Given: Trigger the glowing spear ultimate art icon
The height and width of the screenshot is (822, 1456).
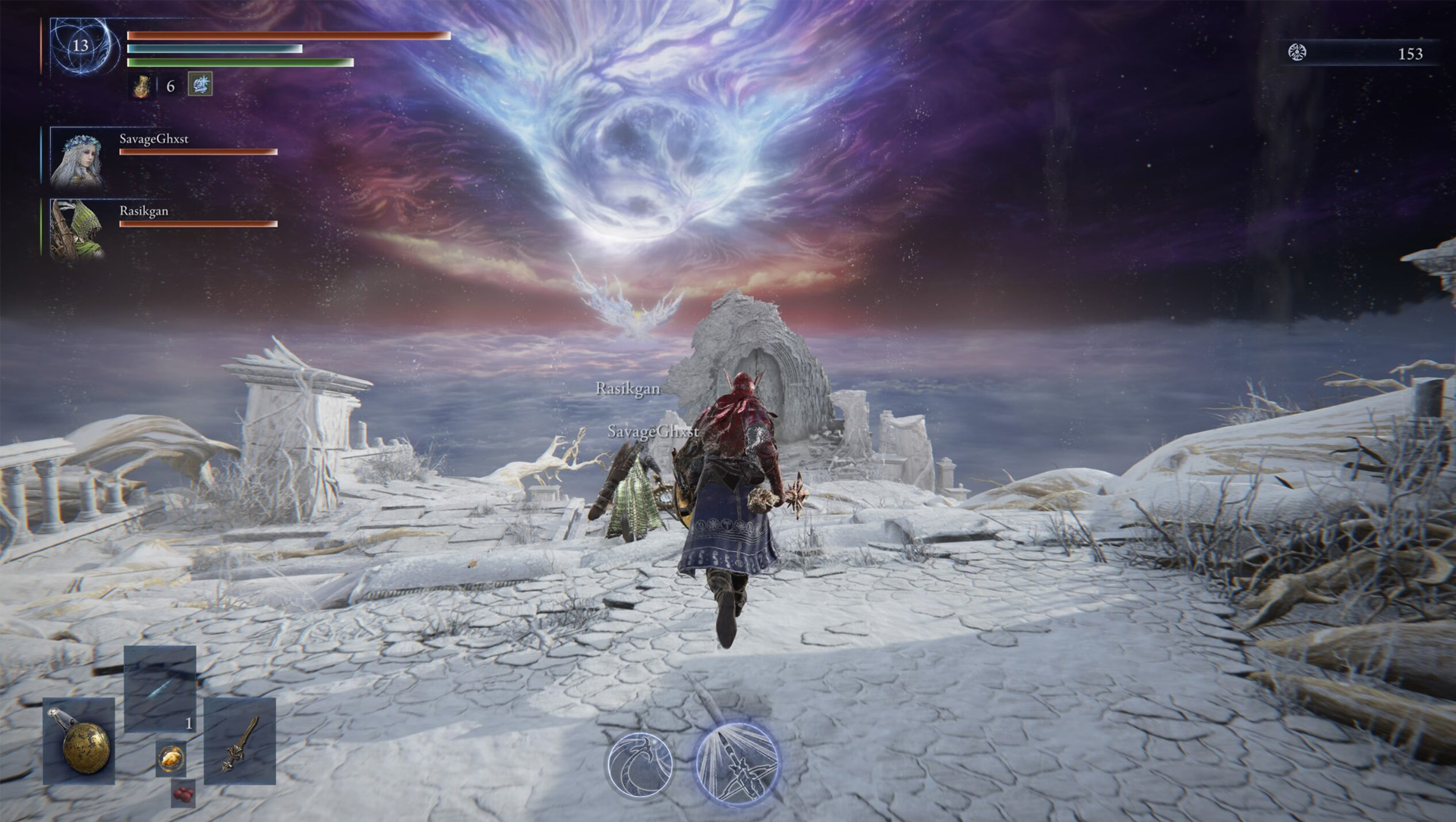Looking at the screenshot, I should [x=736, y=762].
